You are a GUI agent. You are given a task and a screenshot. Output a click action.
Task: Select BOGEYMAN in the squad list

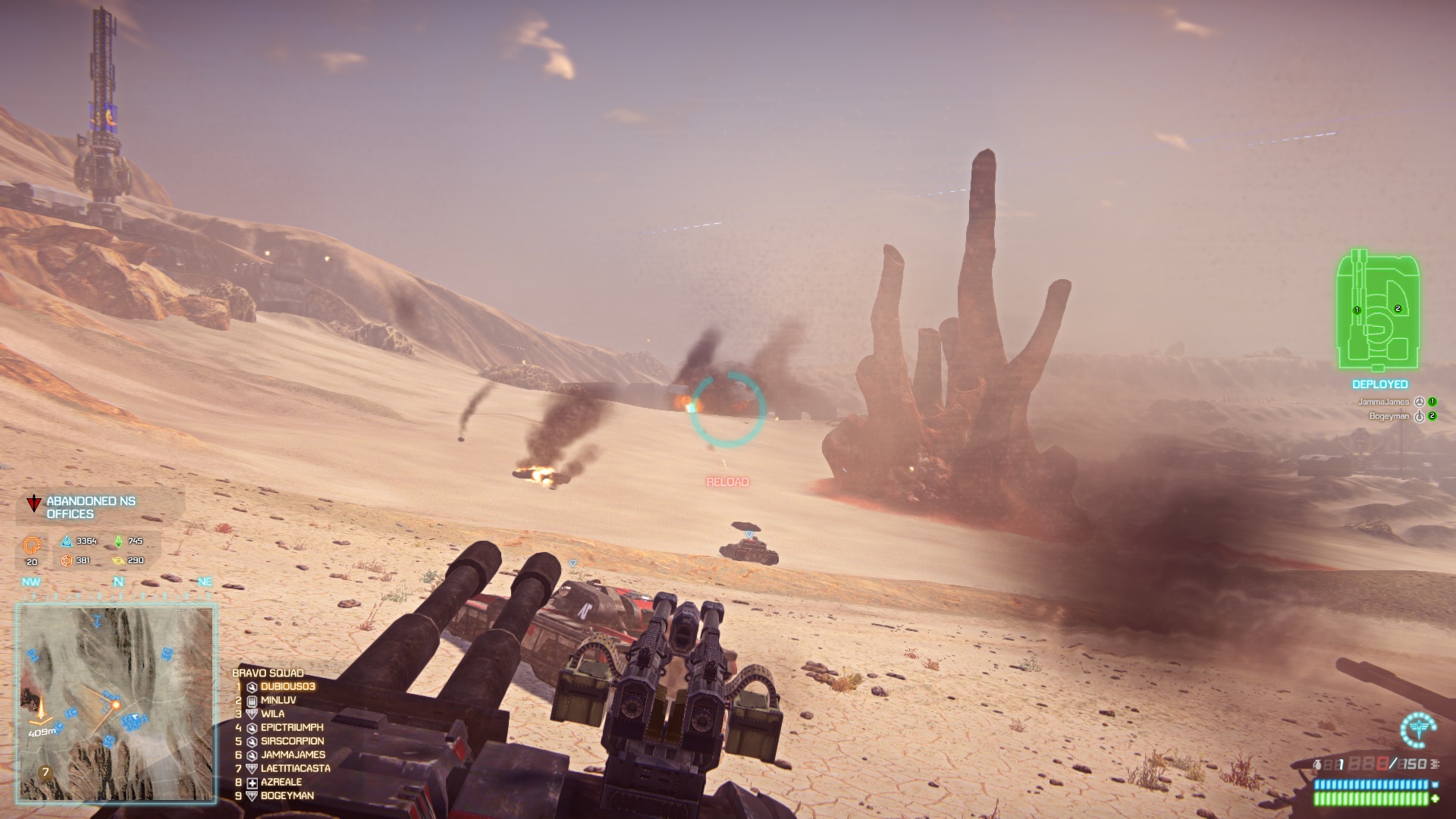pos(287,795)
